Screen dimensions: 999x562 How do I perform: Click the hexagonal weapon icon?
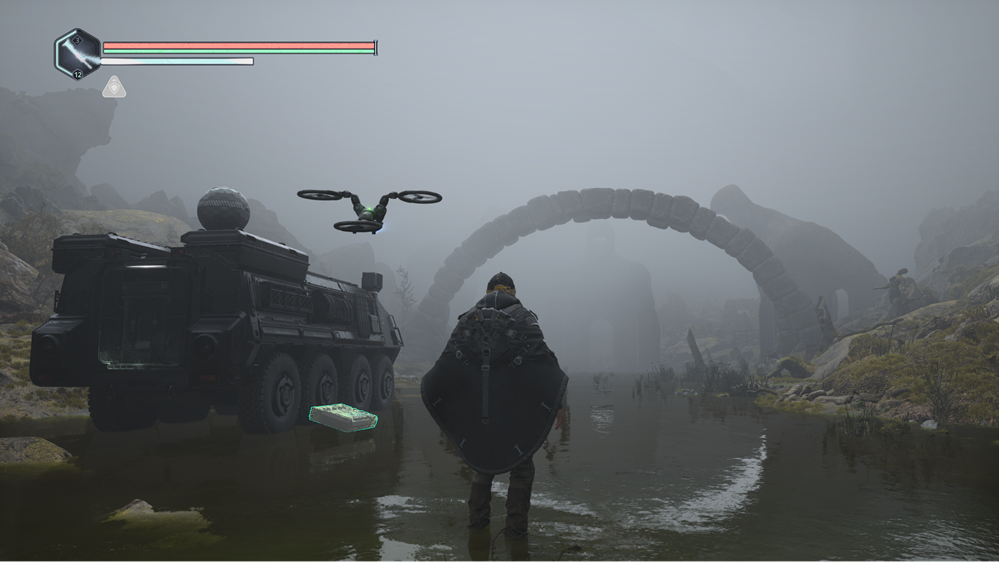[x=77, y=53]
